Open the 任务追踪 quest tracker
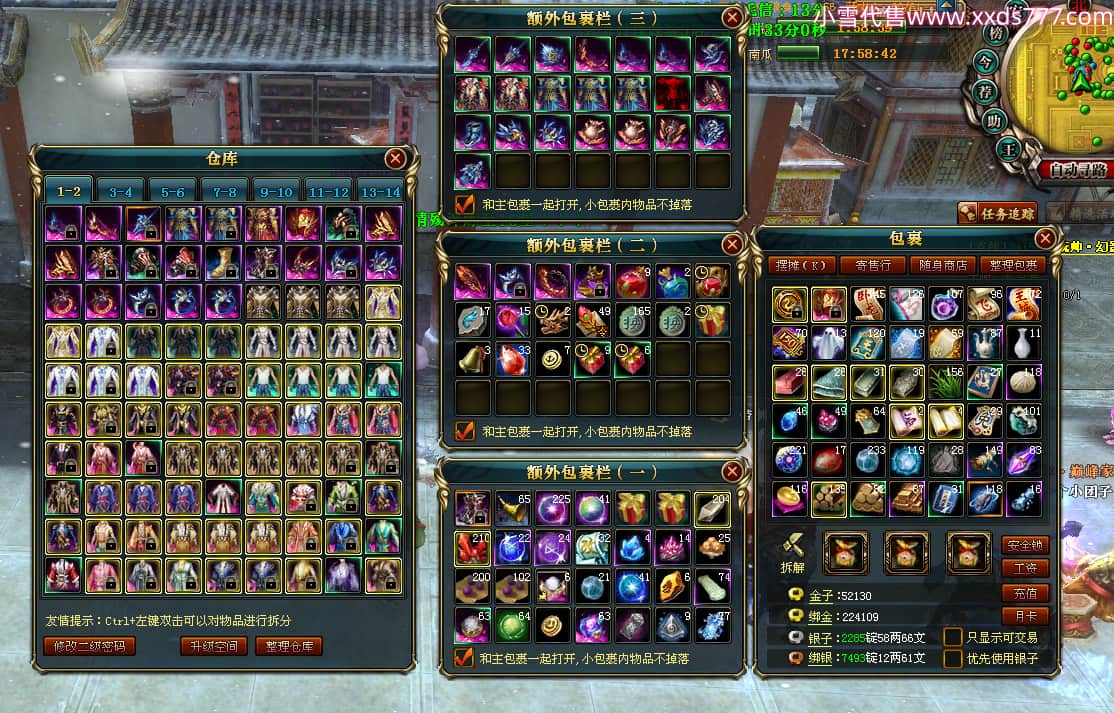Image resolution: width=1114 pixels, height=713 pixels. pyautogui.click(x=997, y=212)
